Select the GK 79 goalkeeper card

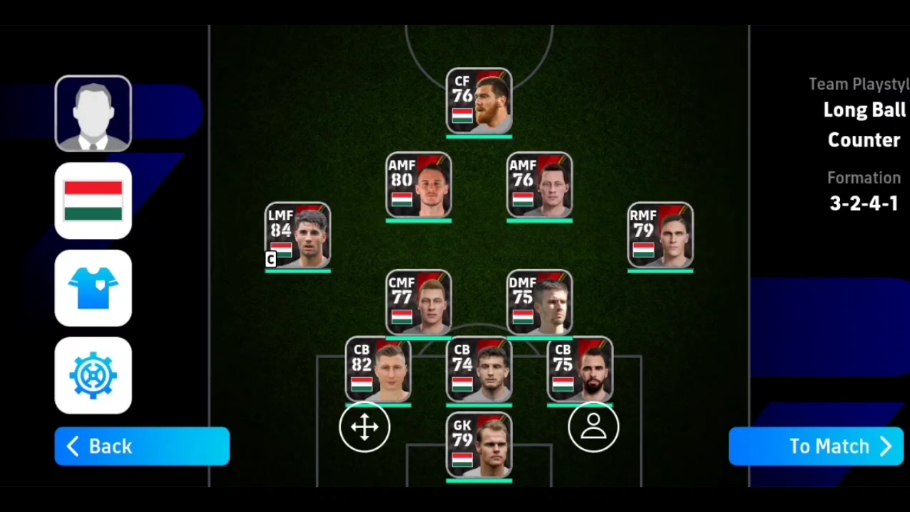(479, 445)
